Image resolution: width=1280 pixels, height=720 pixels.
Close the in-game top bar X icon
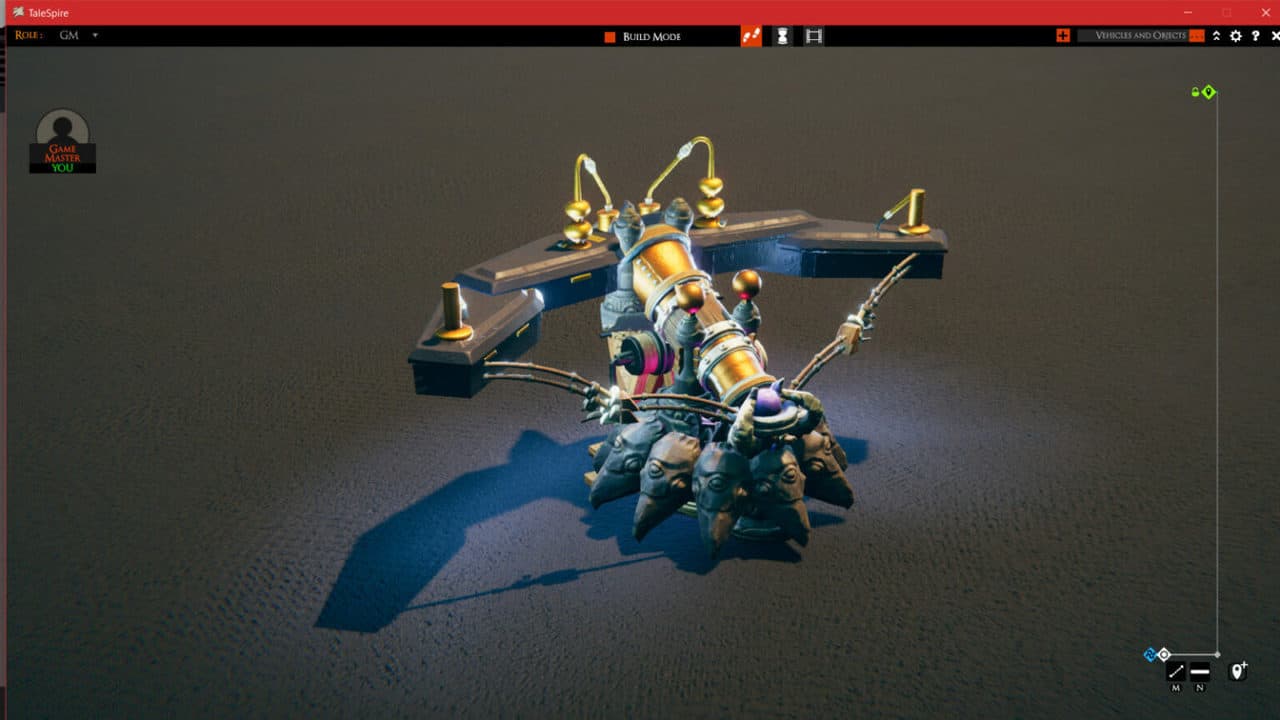point(1275,36)
